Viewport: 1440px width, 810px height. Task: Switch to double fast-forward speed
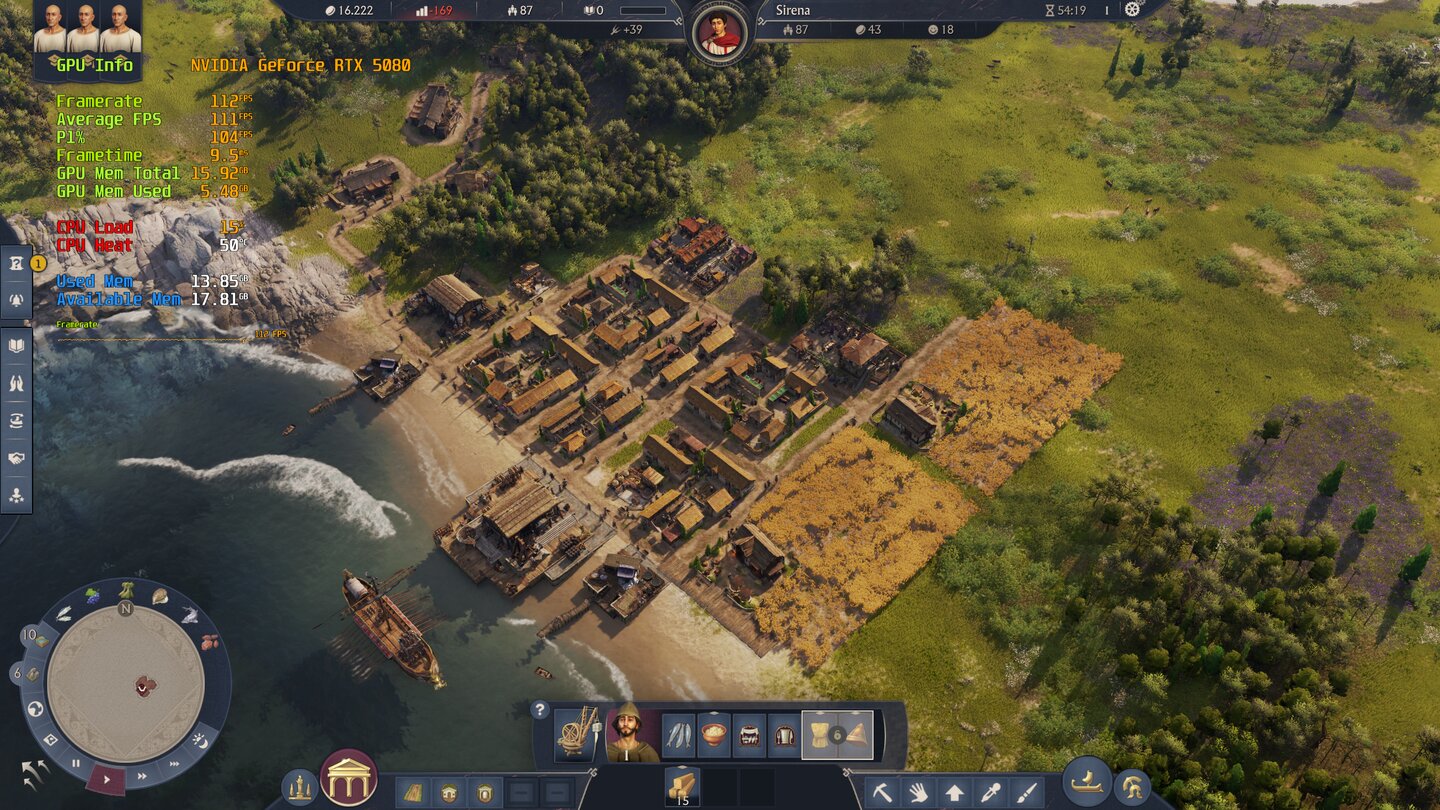click(x=142, y=775)
